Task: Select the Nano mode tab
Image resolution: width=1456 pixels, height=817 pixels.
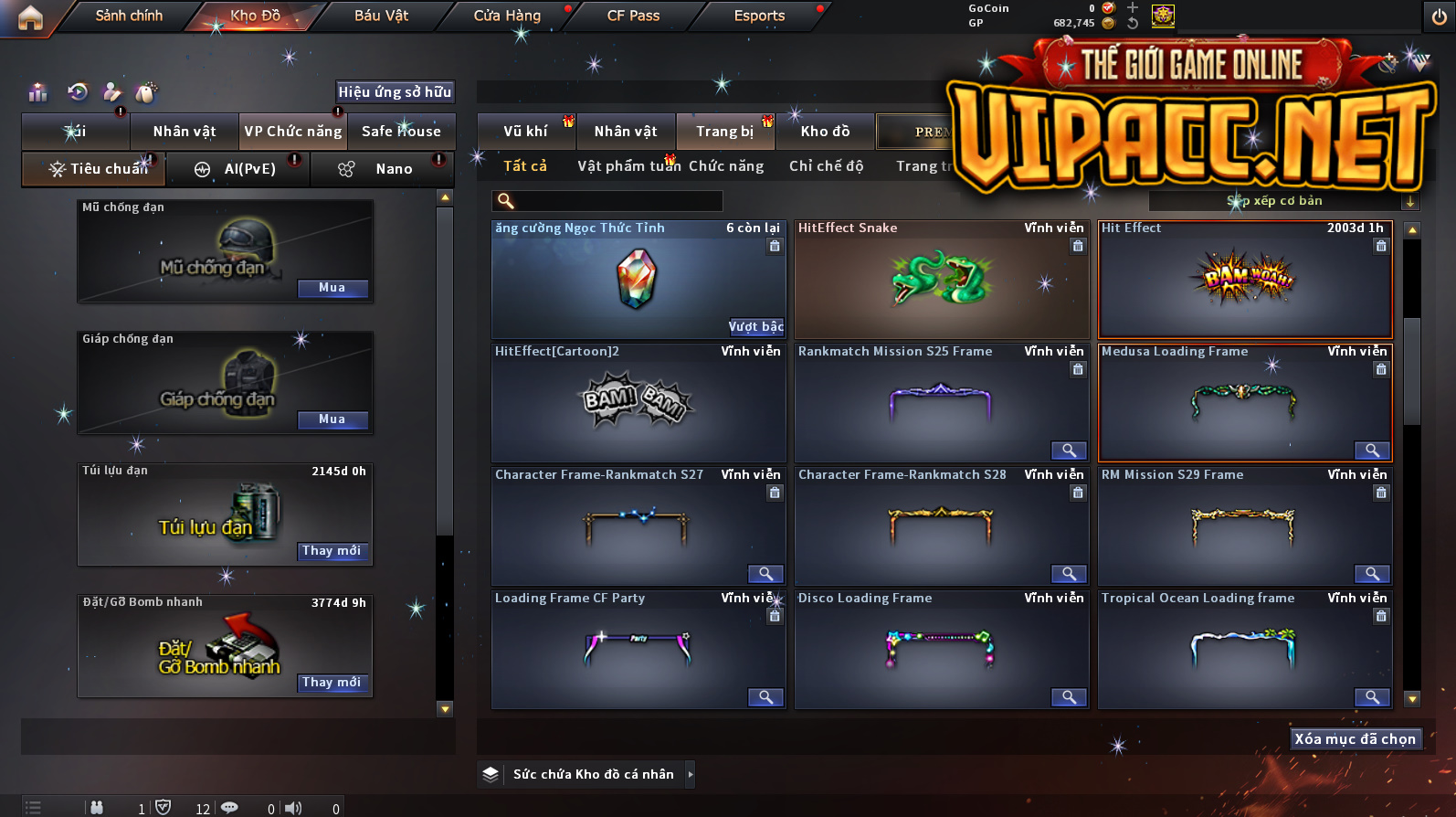Action: click(x=384, y=169)
